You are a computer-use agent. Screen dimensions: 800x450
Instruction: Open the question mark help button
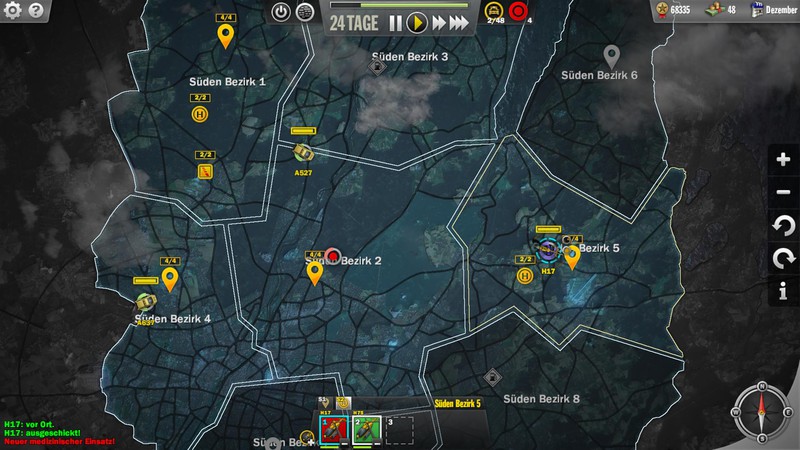(35, 11)
